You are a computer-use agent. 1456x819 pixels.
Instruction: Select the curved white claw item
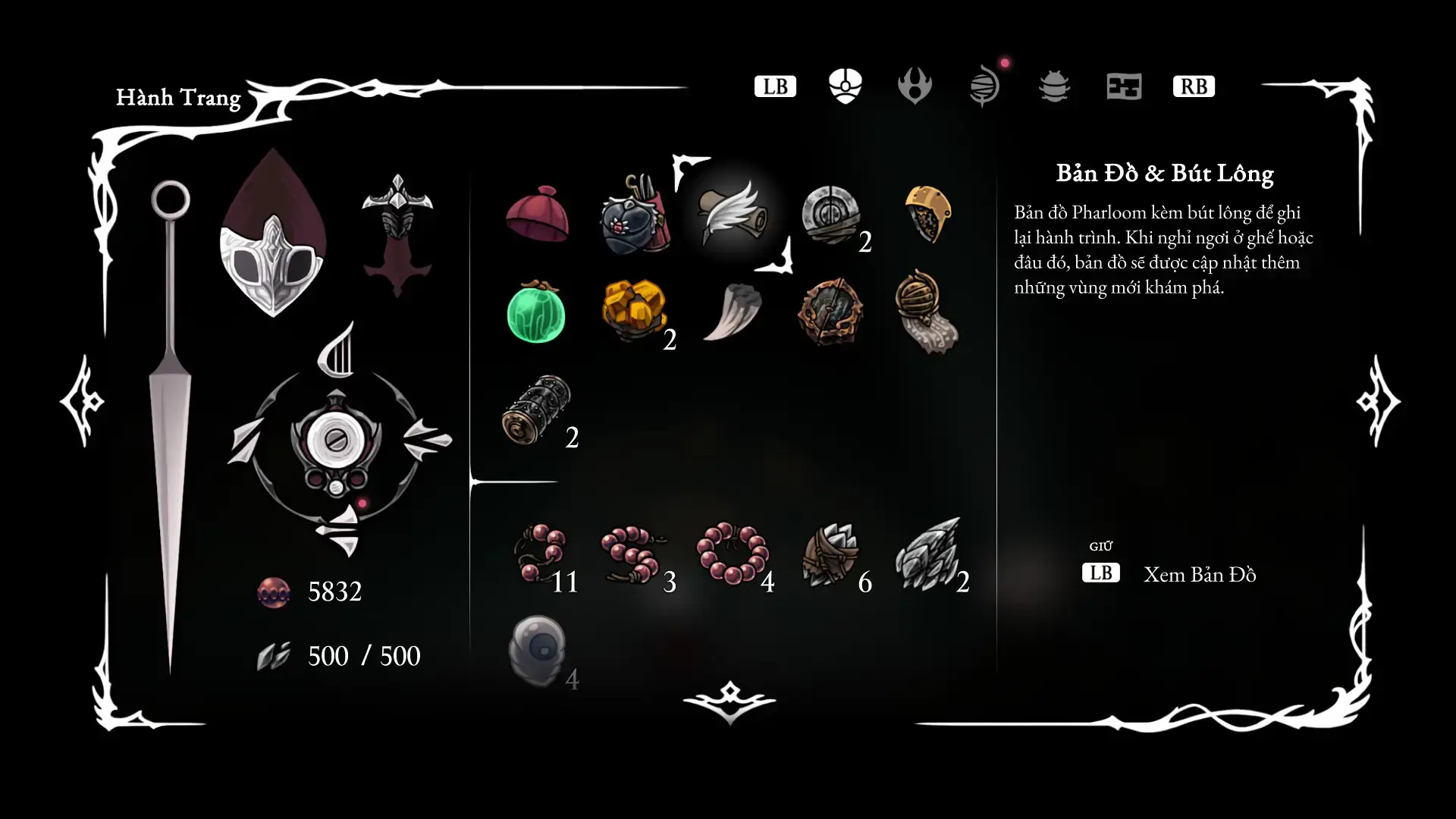tap(733, 311)
